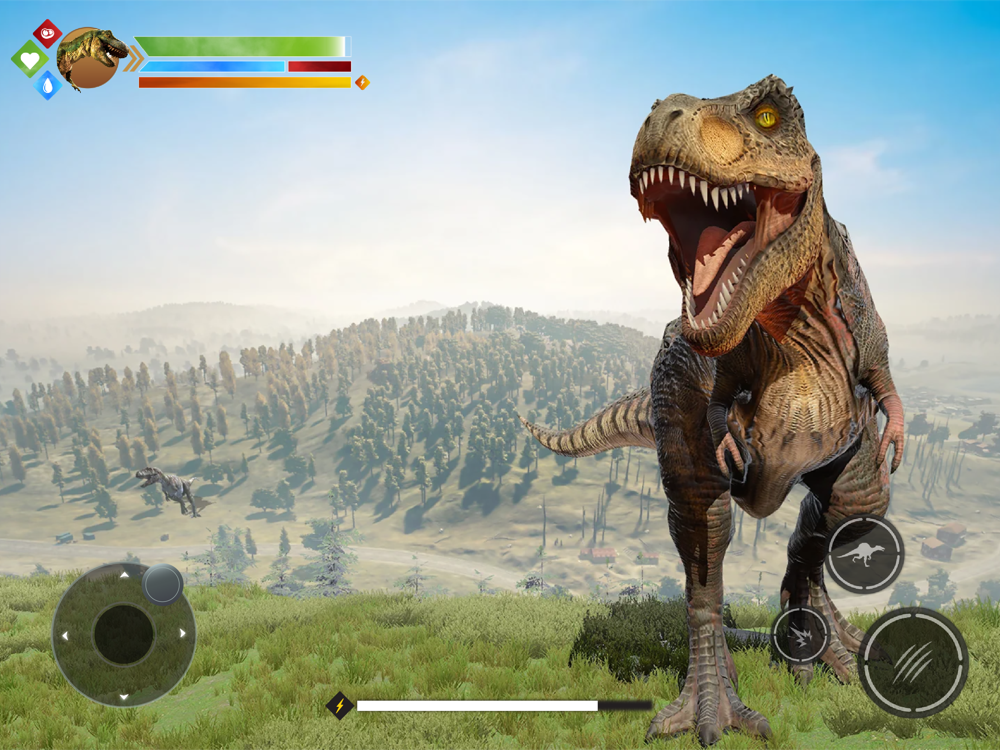Screen dimensions: 1000x750
Task: Tap the joystick's left arrow
Action: (65, 635)
